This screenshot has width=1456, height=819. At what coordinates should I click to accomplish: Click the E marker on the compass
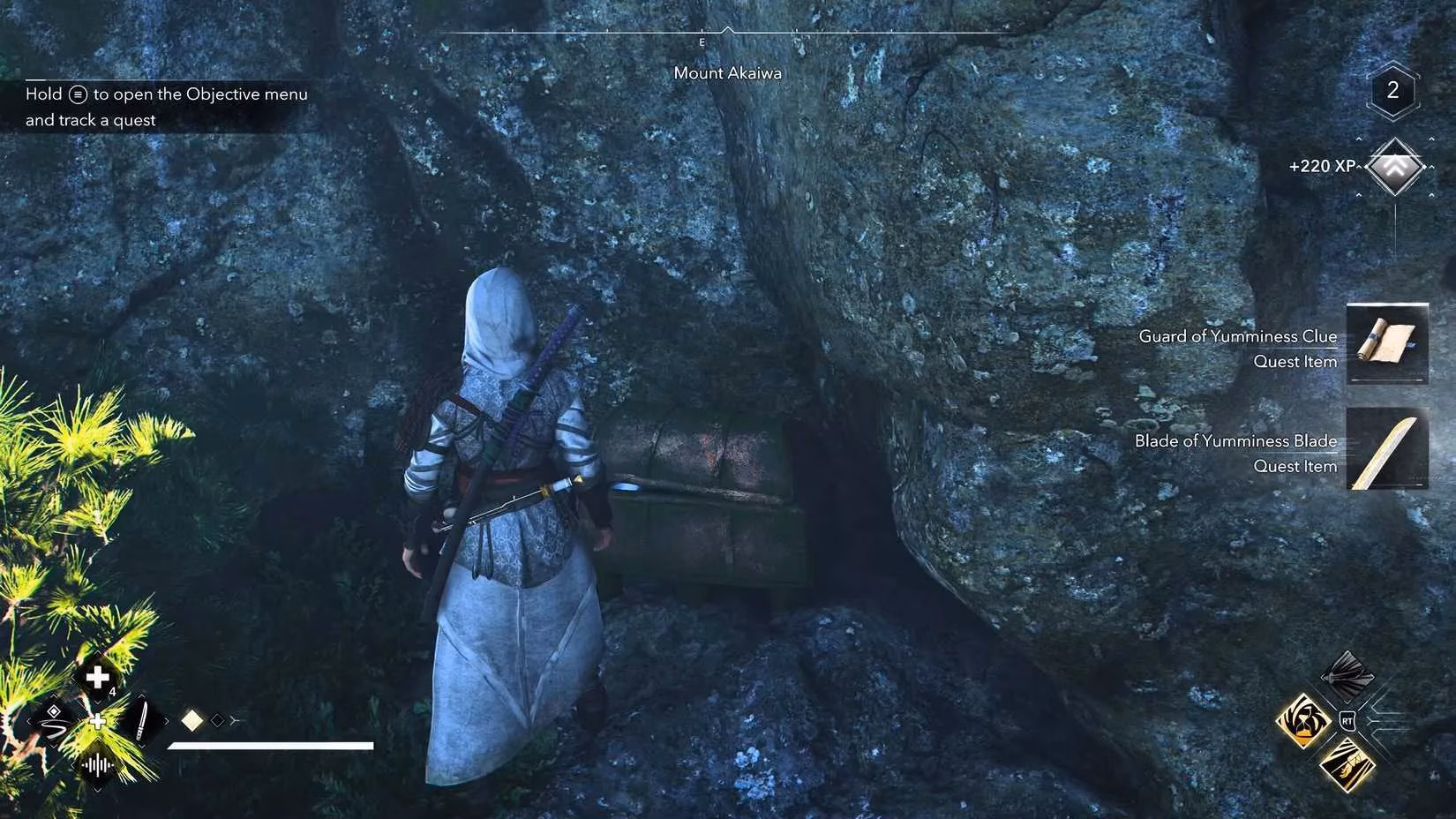click(702, 41)
